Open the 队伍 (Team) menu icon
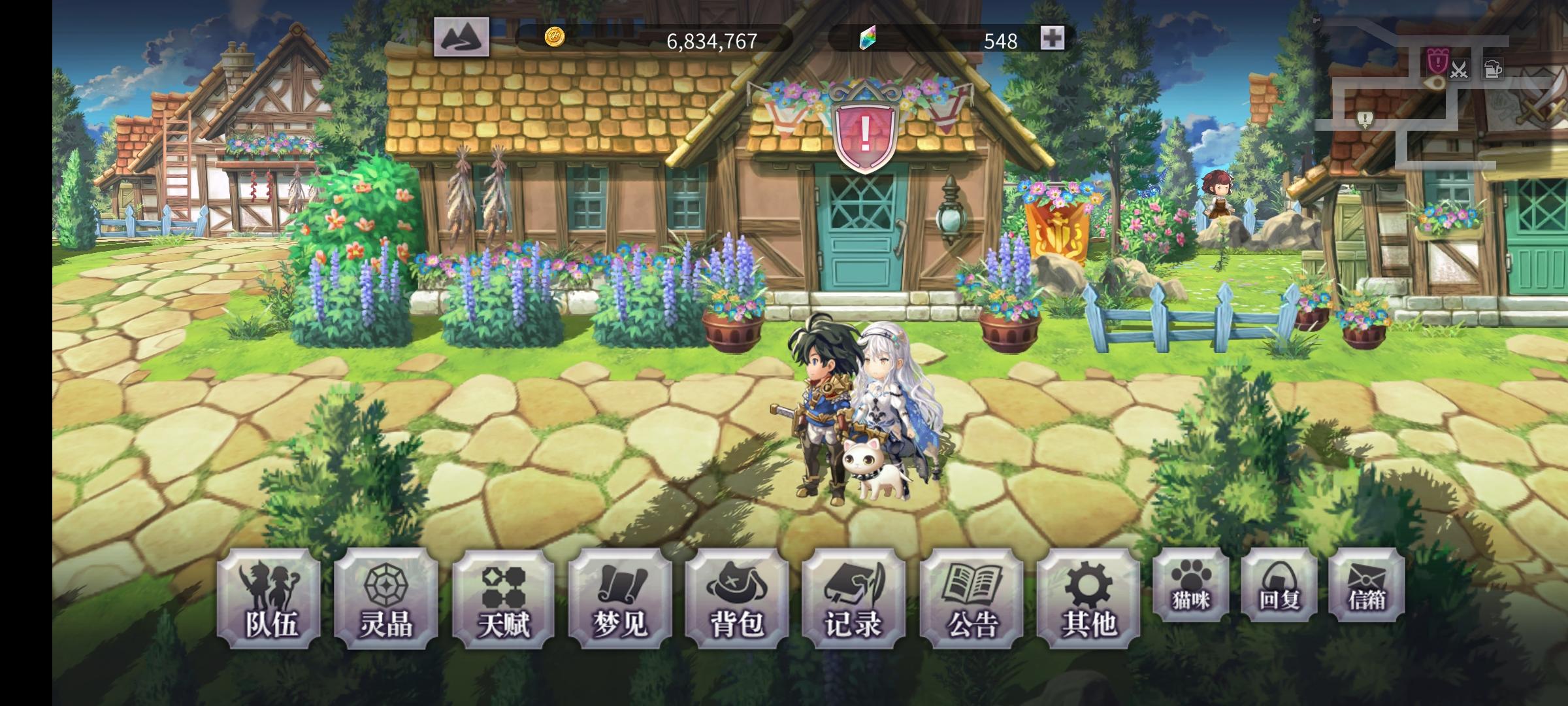 tap(270, 598)
